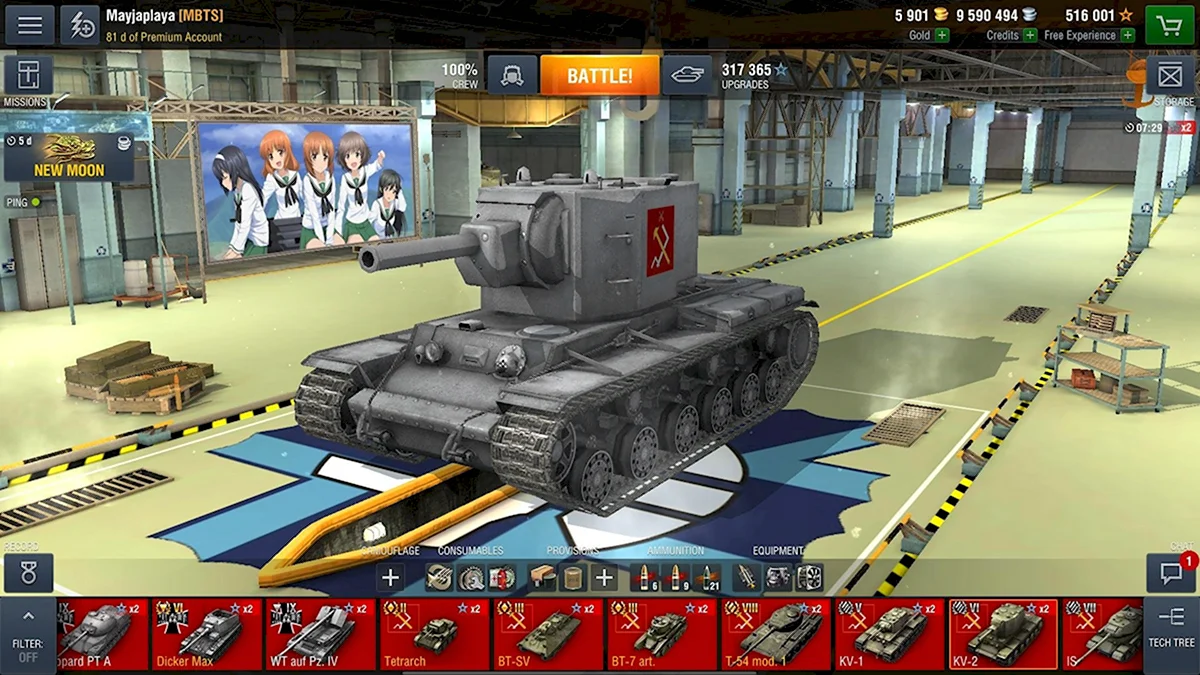Viewport: 1200px width, 675px height.
Task: Open the Storage menu
Action: (1170, 77)
